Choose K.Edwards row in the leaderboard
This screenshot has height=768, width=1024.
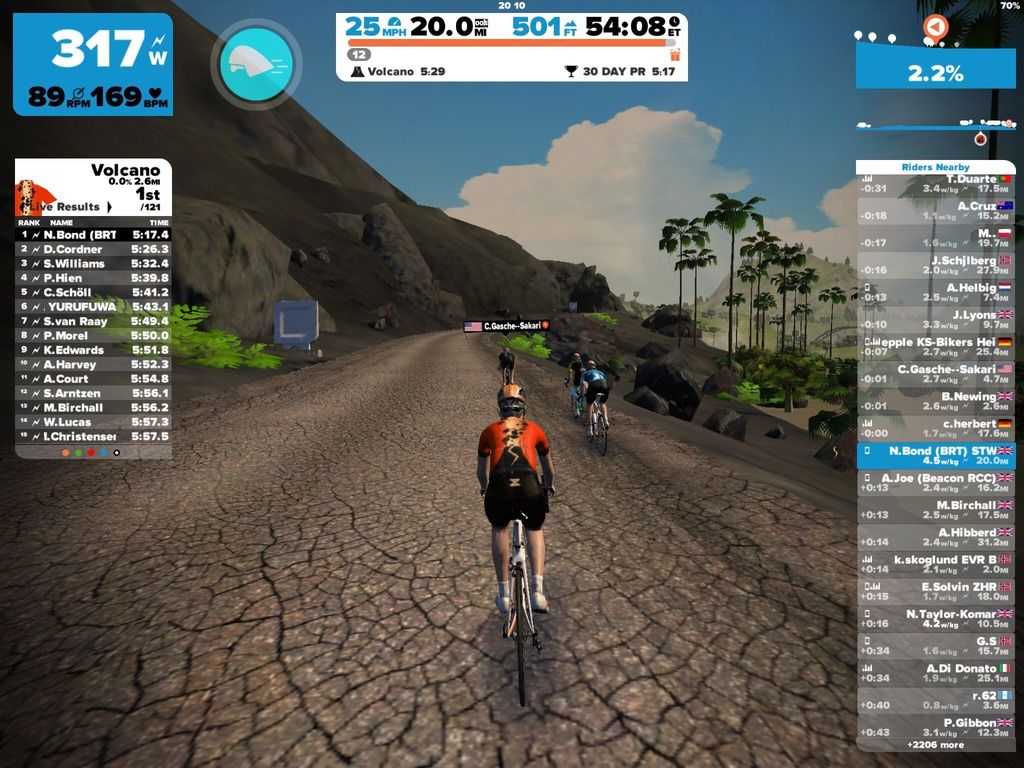[x=93, y=350]
